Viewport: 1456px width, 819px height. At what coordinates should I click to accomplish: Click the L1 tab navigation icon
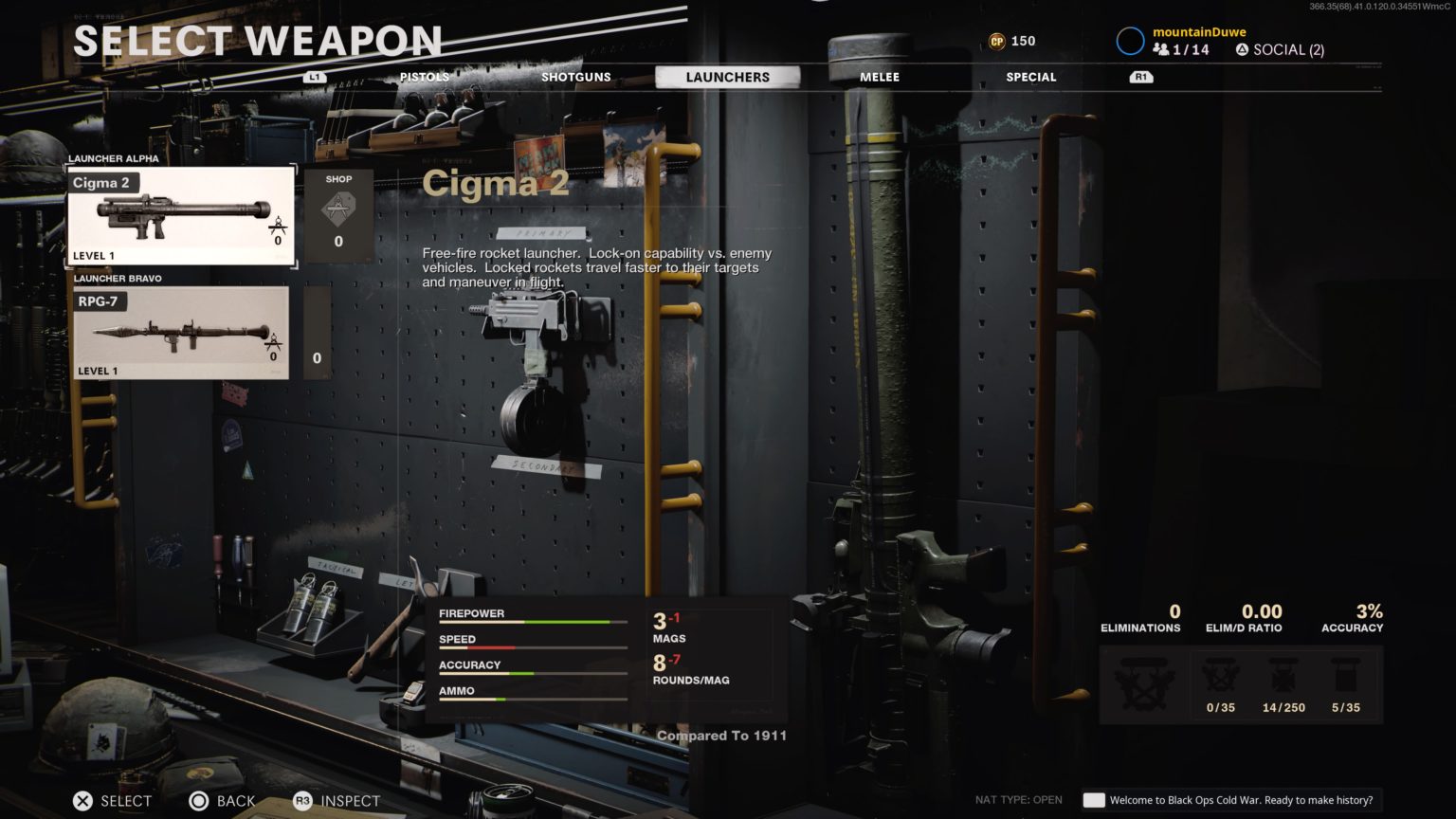click(313, 77)
